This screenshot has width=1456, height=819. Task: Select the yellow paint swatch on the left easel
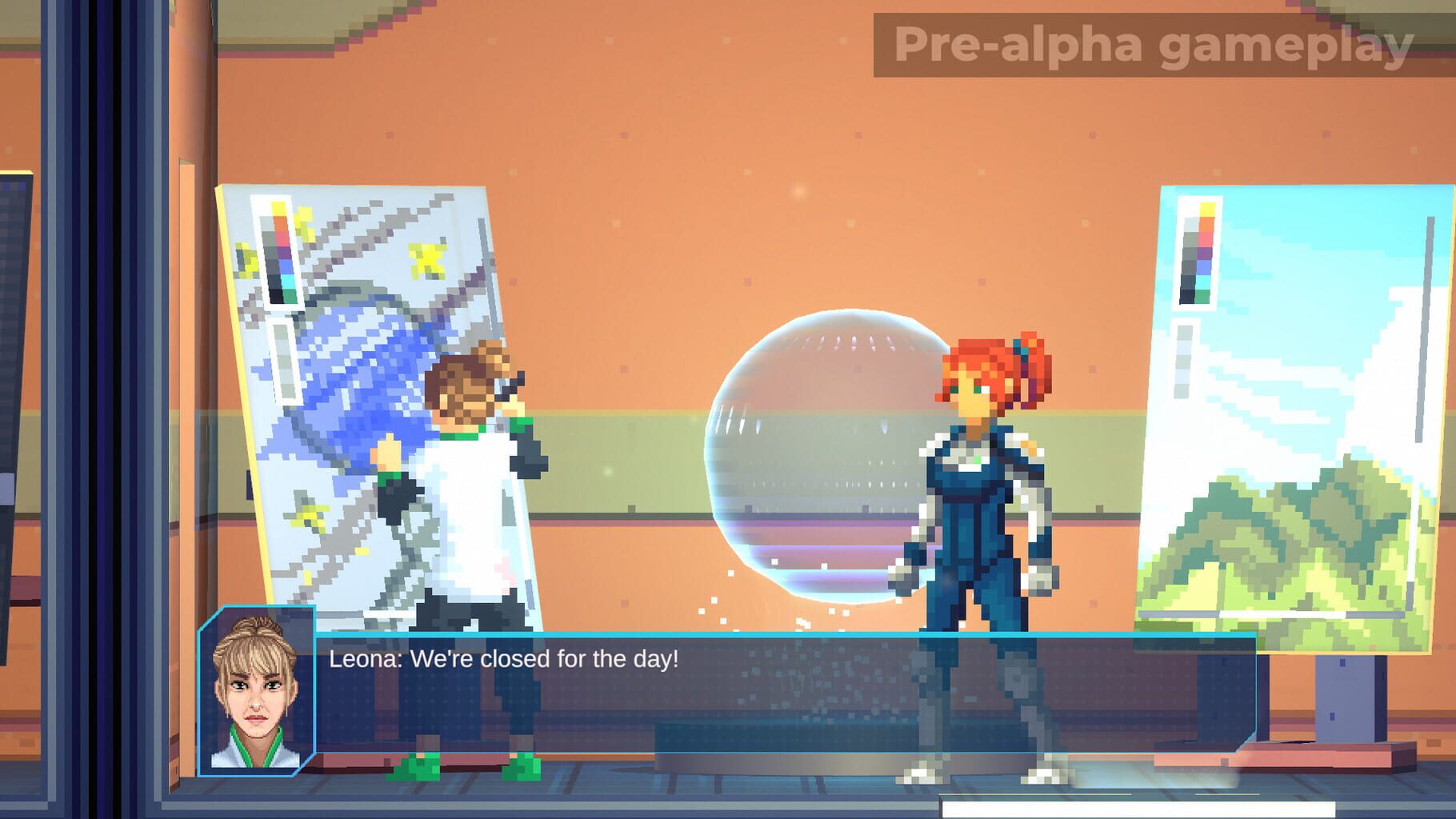(x=278, y=208)
